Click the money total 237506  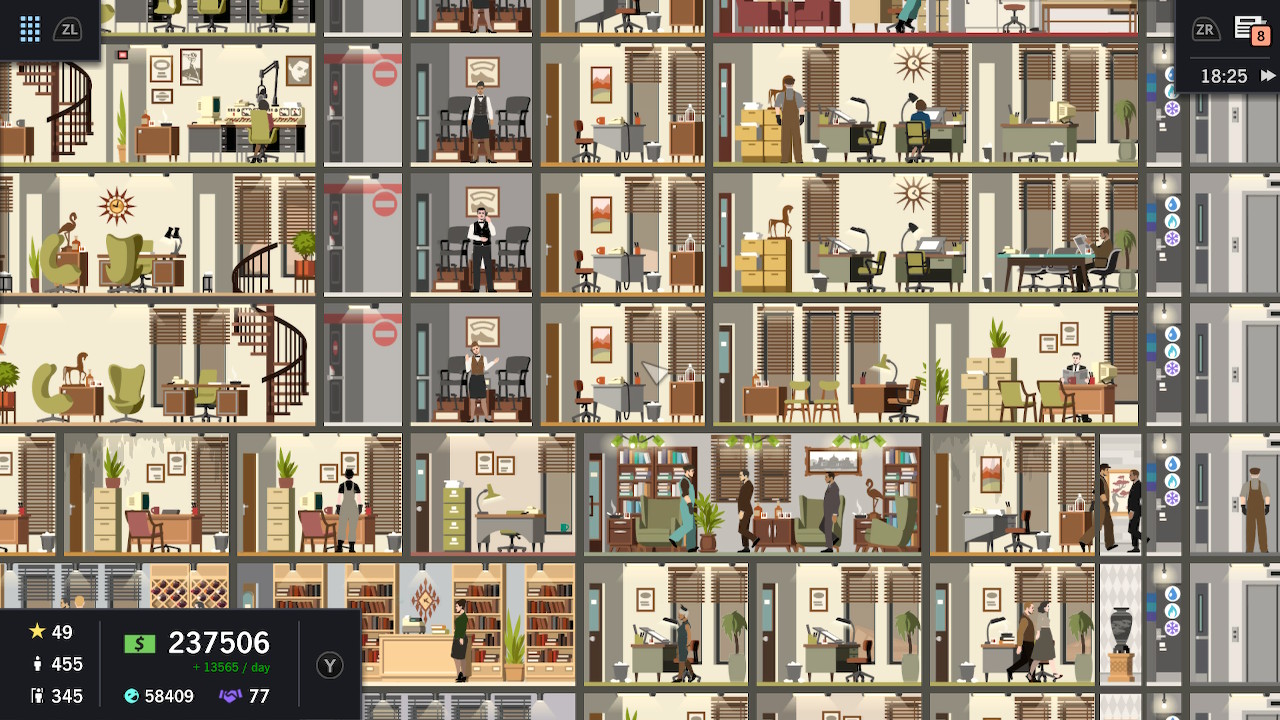[x=220, y=643]
